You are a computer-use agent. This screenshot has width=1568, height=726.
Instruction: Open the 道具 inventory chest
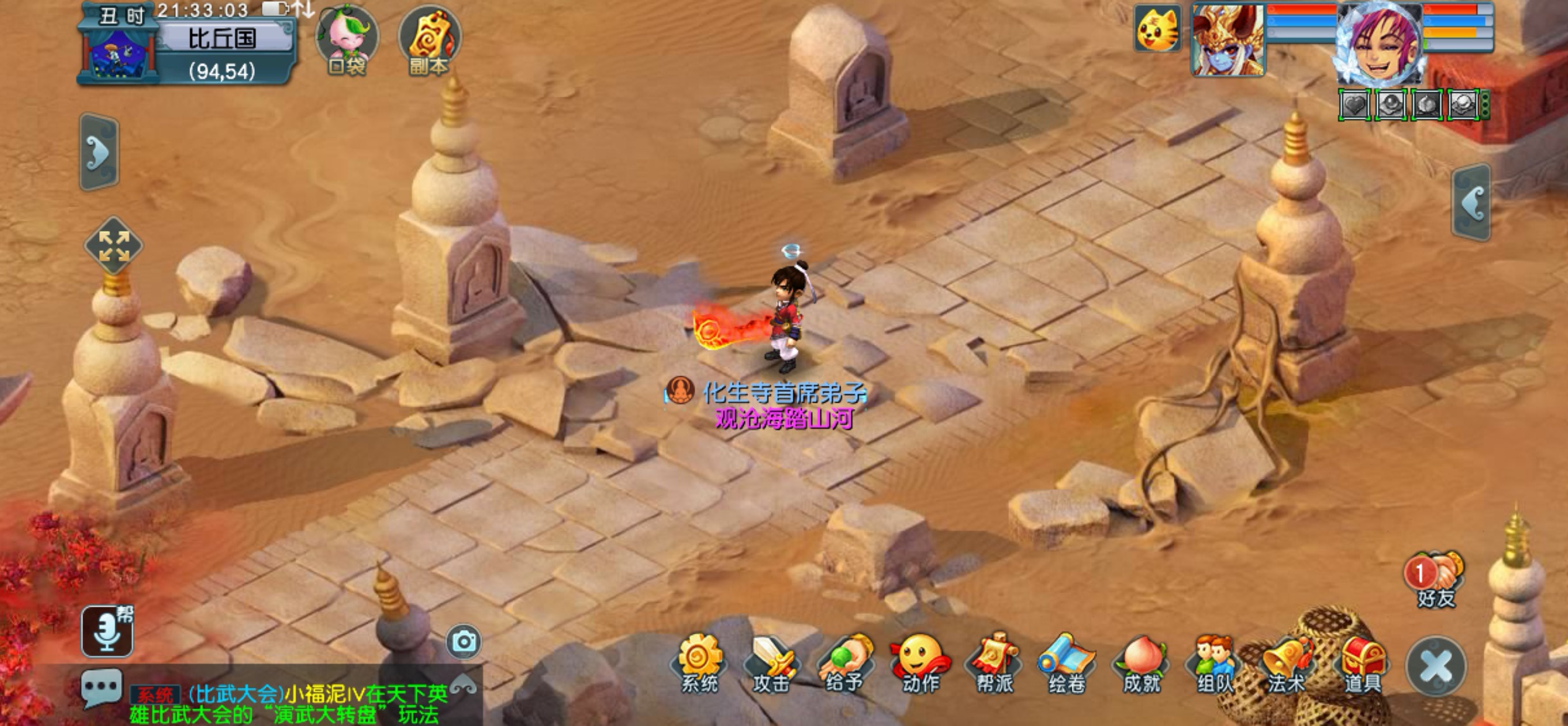coord(1362,662)
